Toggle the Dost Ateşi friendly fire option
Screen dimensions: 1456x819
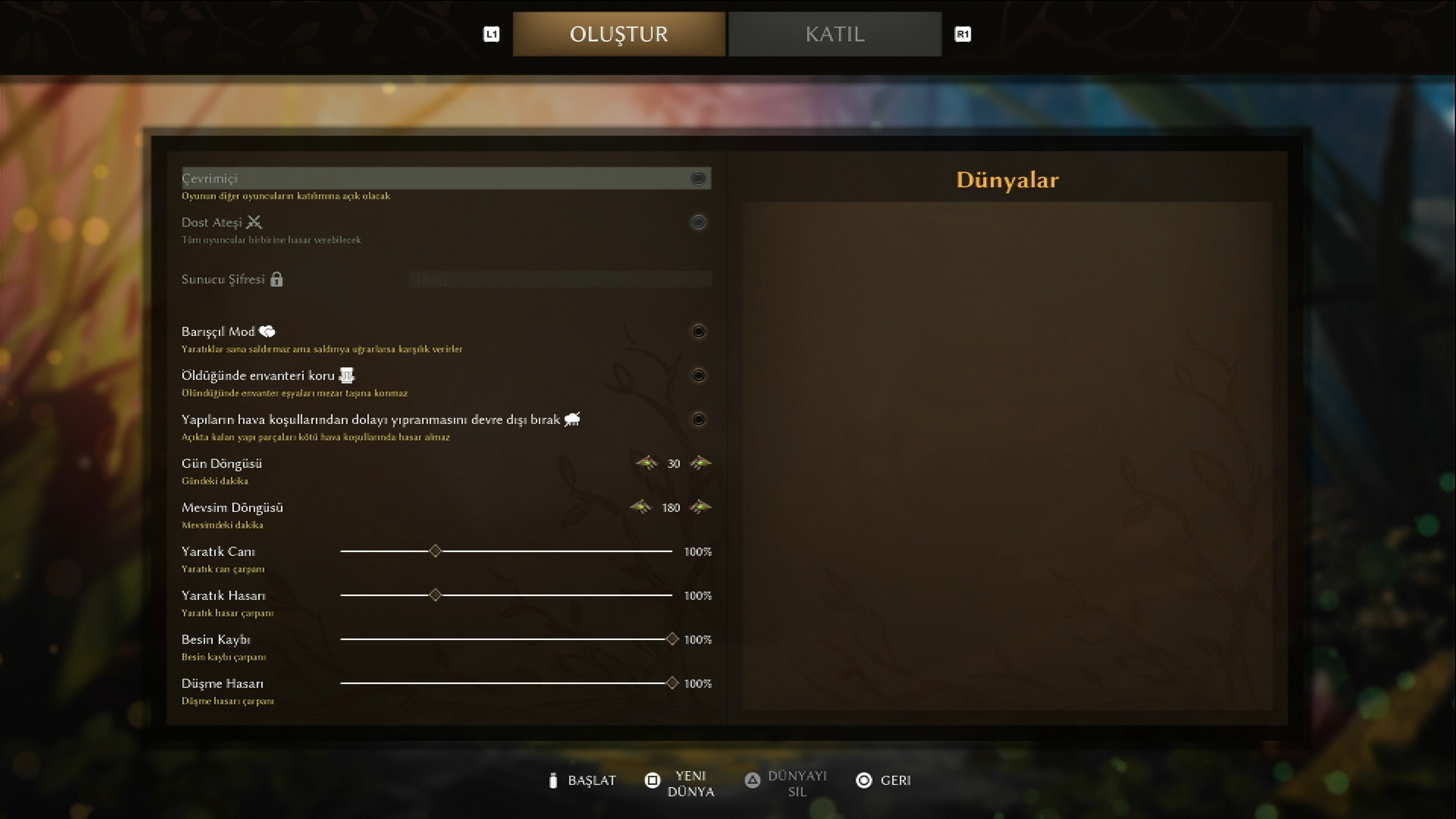(x=698, y=222)
